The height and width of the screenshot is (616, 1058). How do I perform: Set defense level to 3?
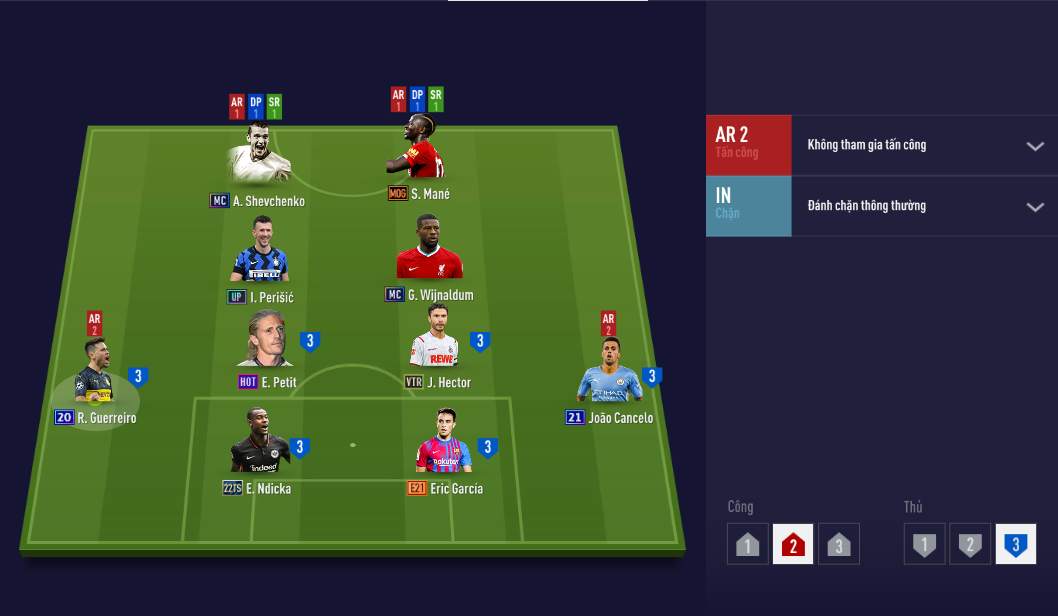[x=1015, y=545]
